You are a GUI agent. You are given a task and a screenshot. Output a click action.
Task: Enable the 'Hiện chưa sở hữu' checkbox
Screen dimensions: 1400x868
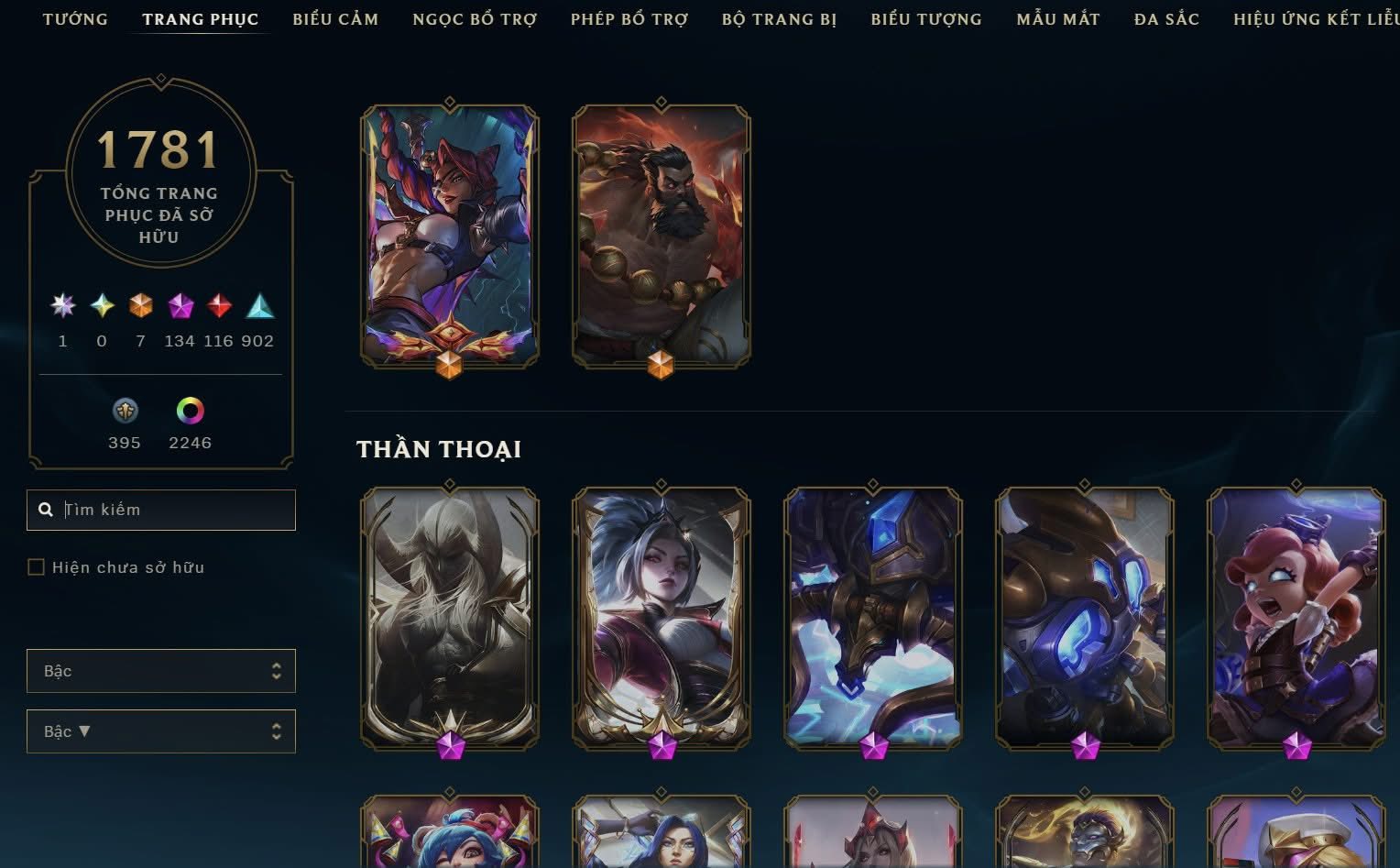(36, 566)
